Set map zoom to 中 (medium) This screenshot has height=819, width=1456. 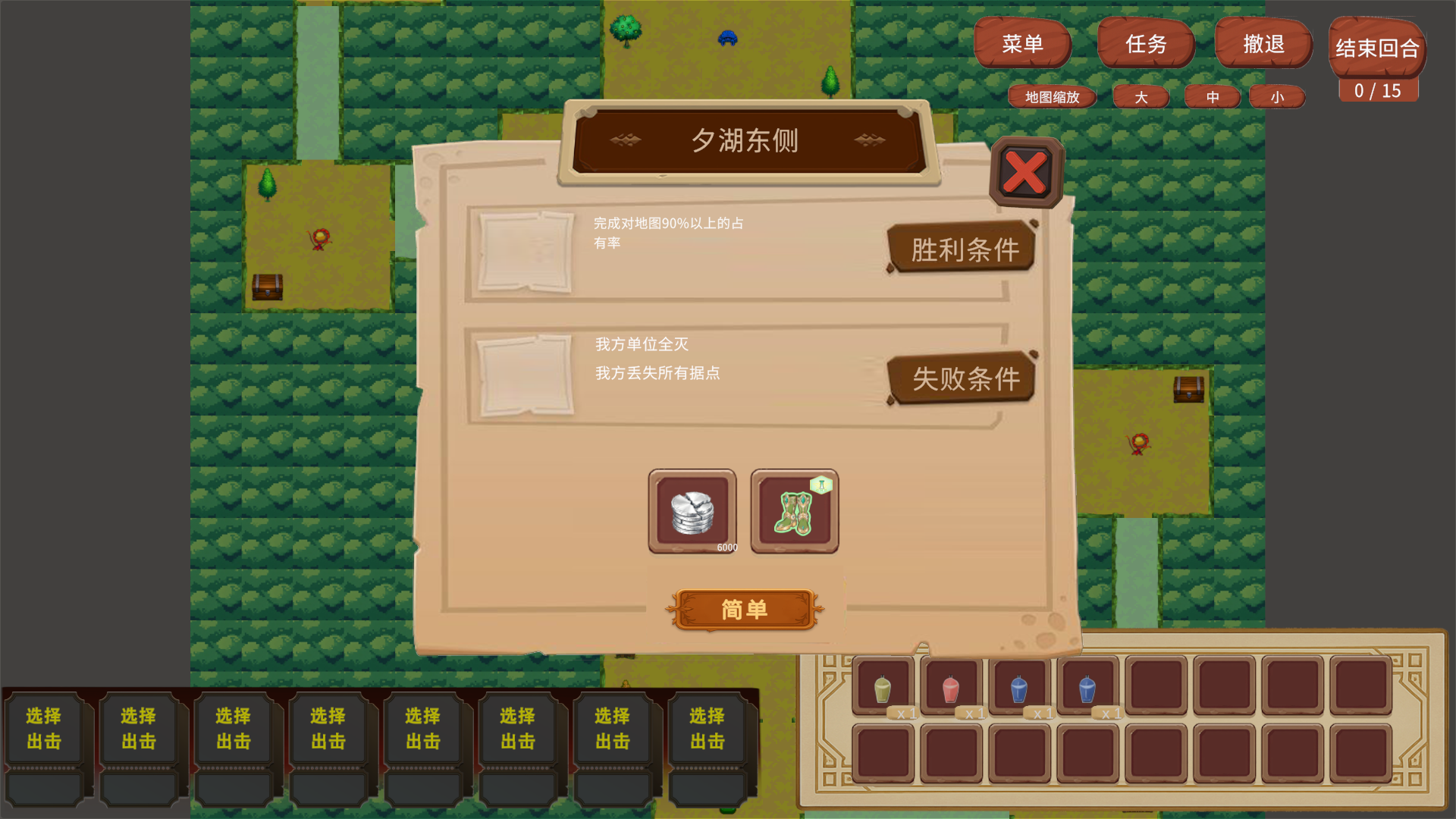pos(1212,97)
